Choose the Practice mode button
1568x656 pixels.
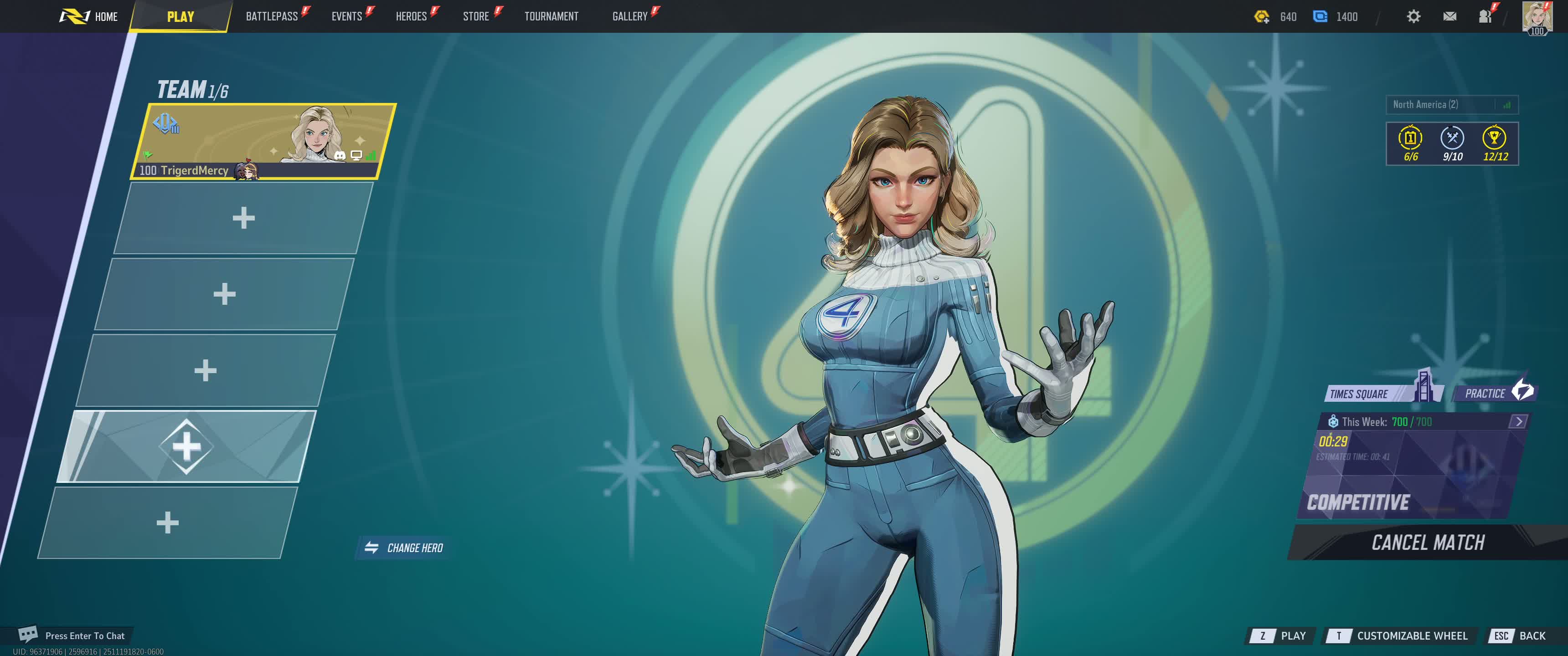1493,393
